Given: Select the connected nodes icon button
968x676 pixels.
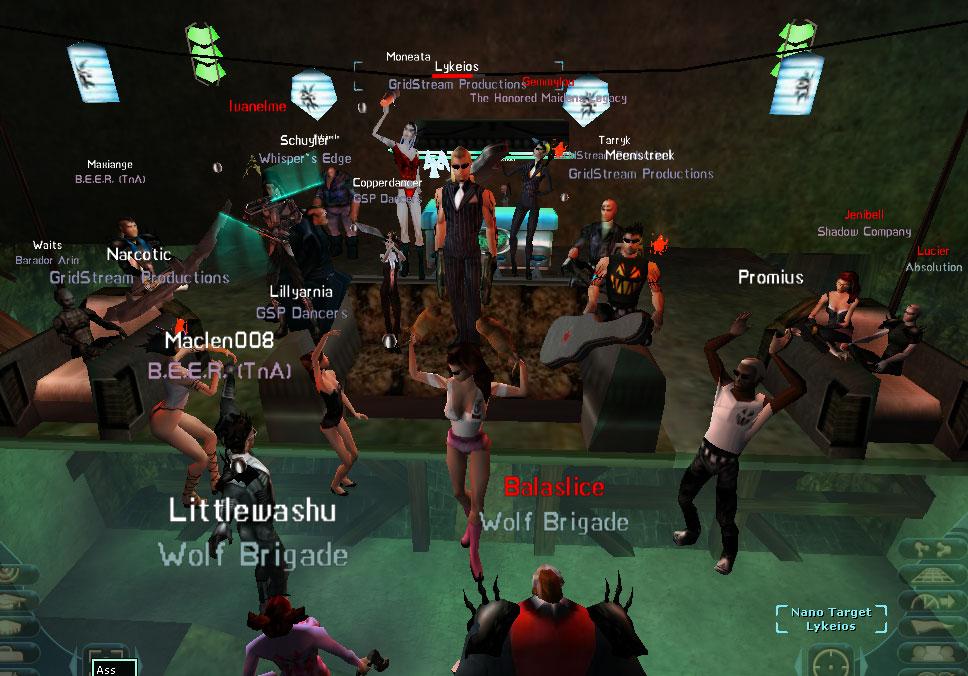Looking at the screenshot, I should click(931, 549).
